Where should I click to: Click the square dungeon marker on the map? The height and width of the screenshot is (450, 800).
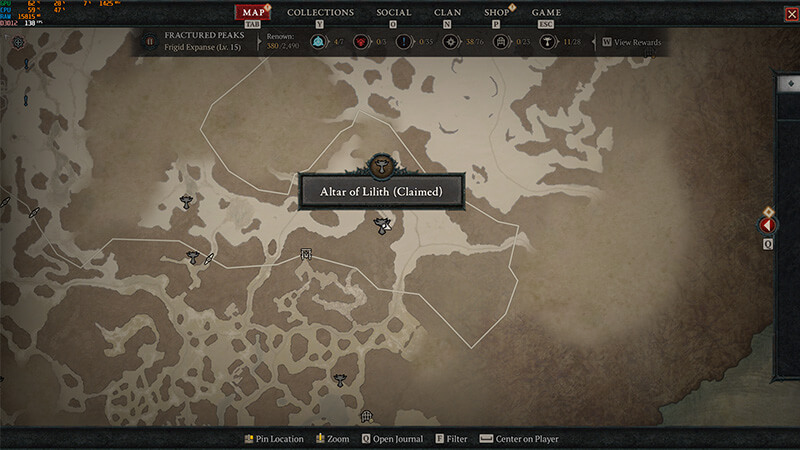coord(306,255)
